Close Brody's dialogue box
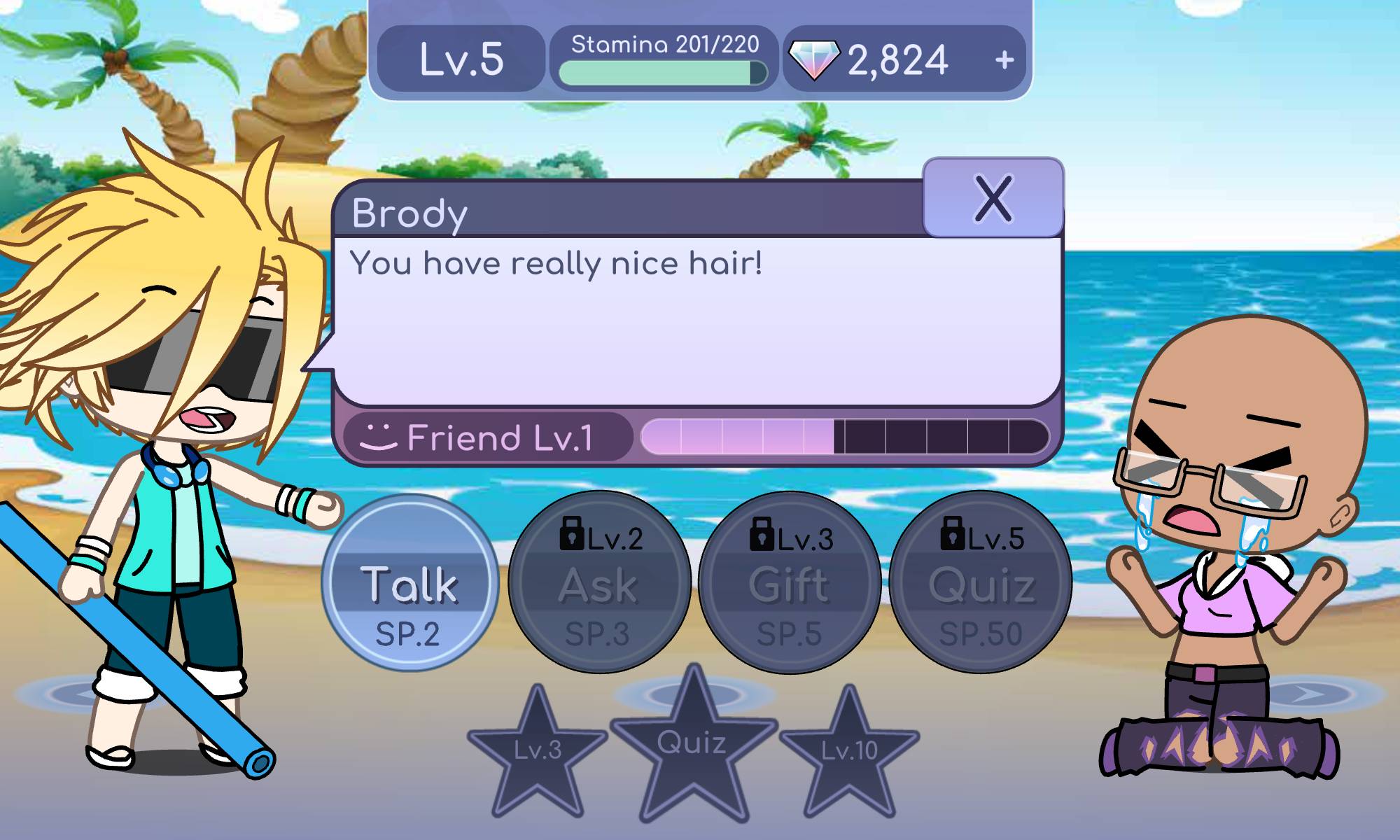This screenshot has width=1400, height=840. pyautogui.click(x=993, y=198)
